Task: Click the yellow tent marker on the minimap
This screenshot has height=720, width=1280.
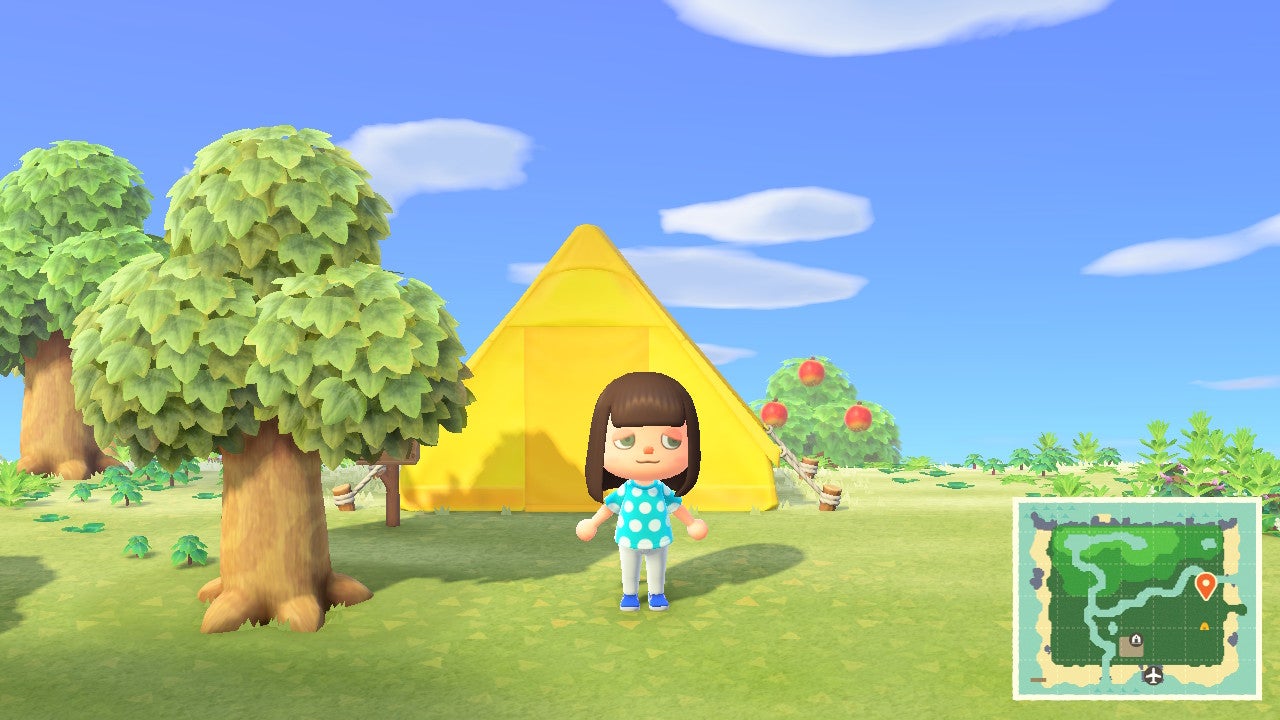Action: tap(1204, 627)
